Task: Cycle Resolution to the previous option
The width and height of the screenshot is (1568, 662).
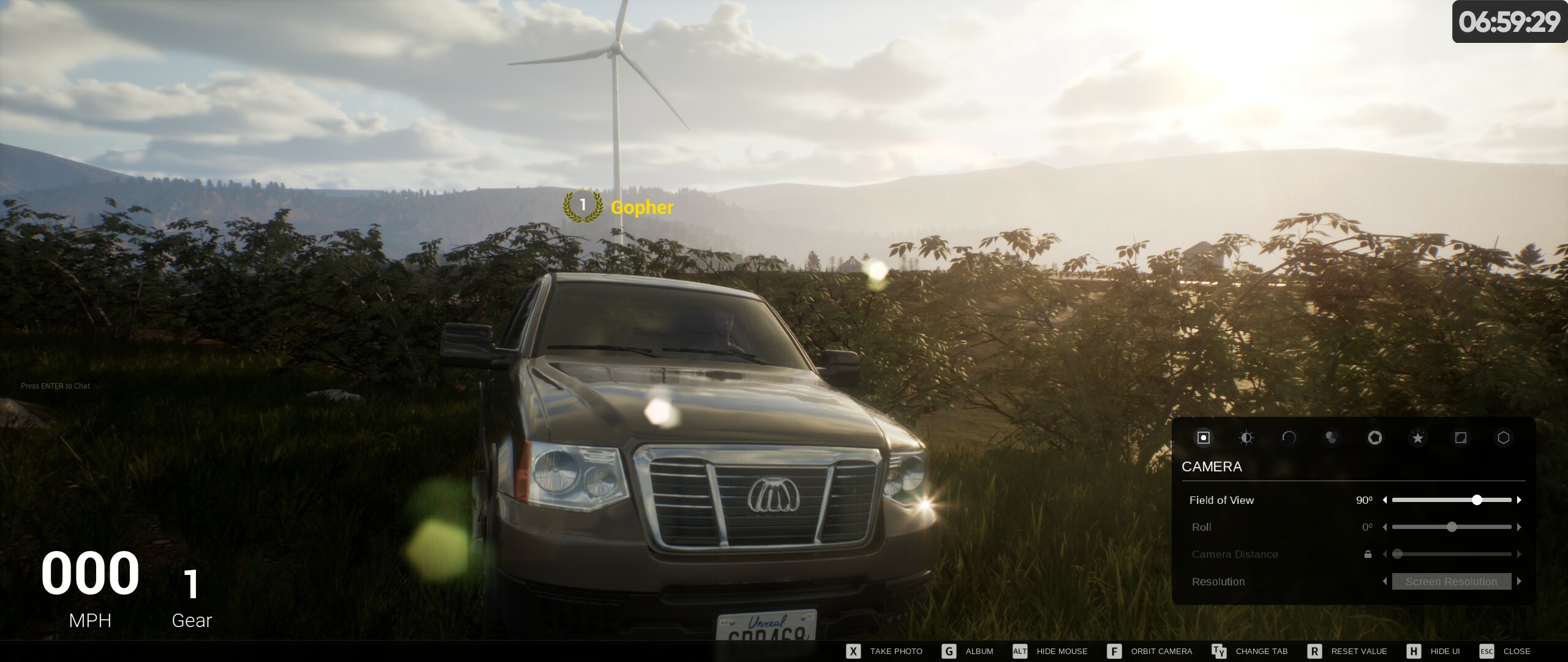Action: (x=1385, y=582)
